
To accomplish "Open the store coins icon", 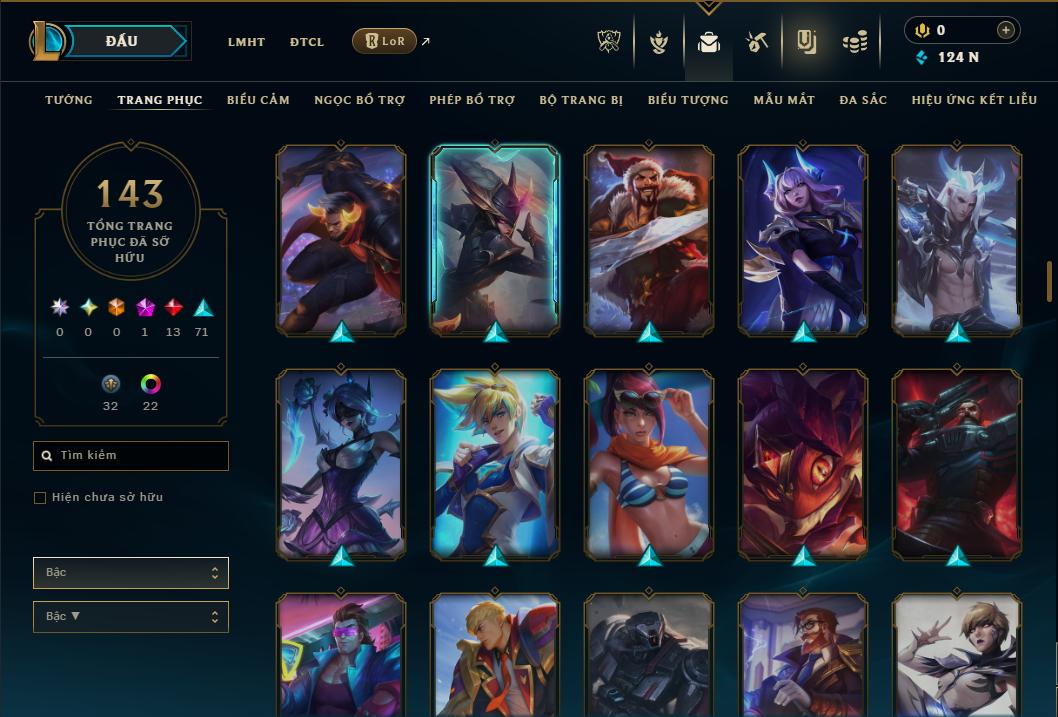I will [x=854, y=42].
